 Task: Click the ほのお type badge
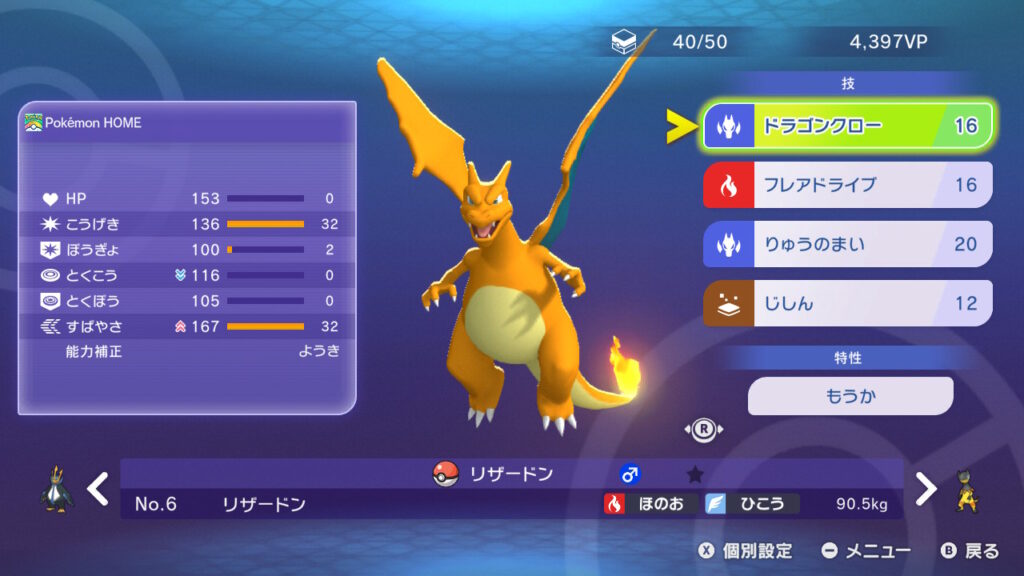[x=650, y=504]
